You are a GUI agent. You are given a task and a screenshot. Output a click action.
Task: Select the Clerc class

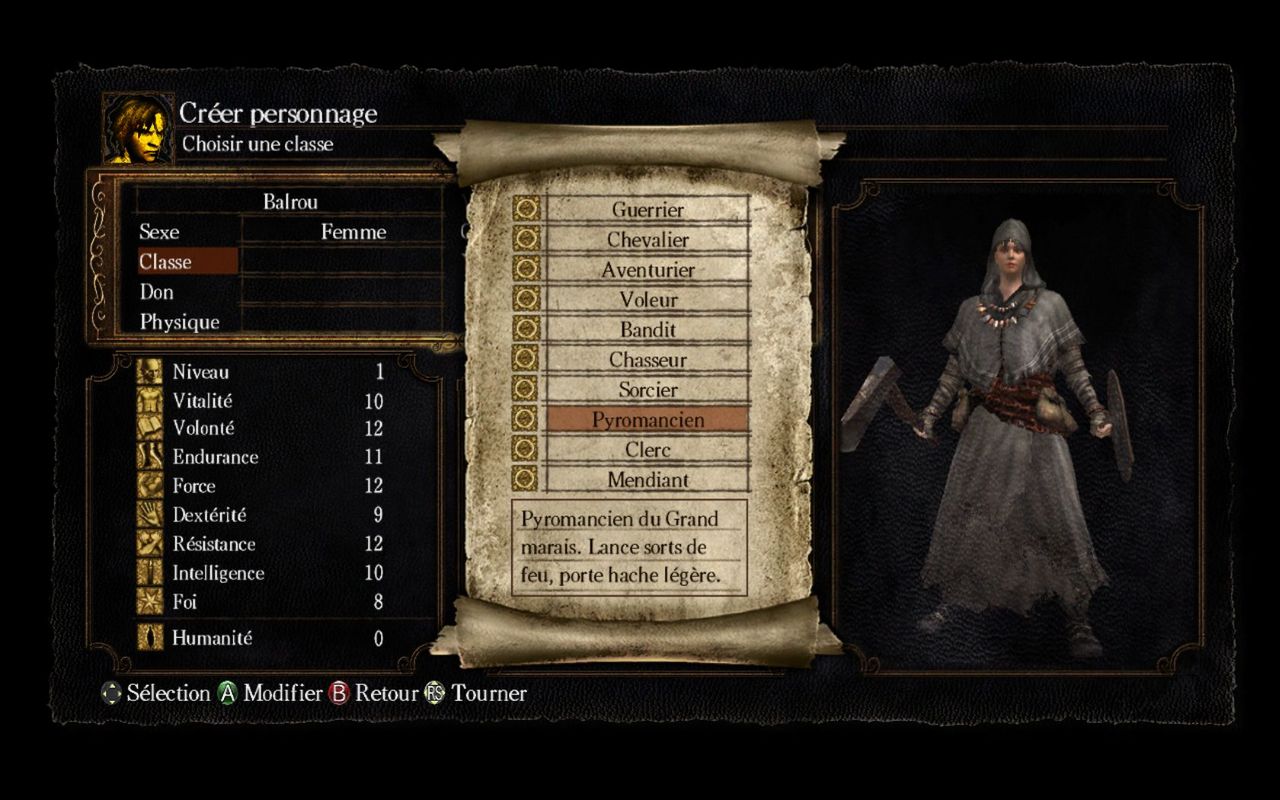pos(647,450)
